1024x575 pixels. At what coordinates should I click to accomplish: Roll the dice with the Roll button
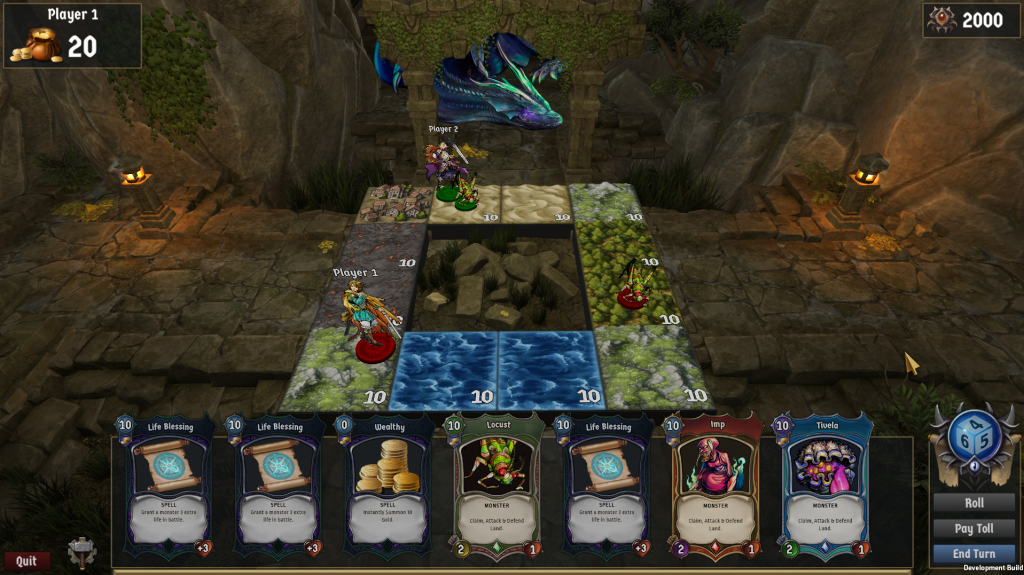[x=973, y=503]
